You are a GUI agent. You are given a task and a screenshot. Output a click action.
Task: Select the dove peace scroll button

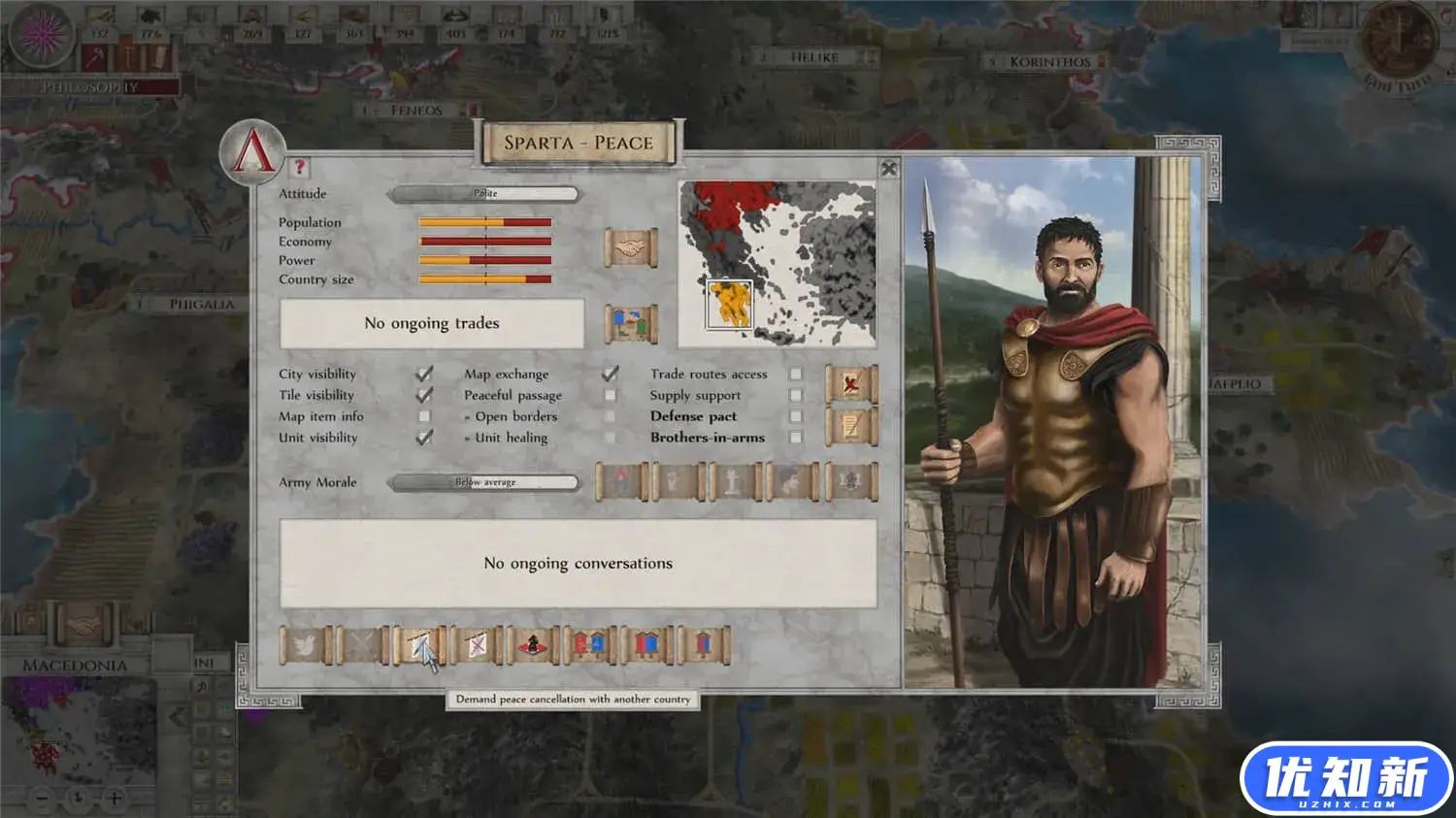click(303, 644)
